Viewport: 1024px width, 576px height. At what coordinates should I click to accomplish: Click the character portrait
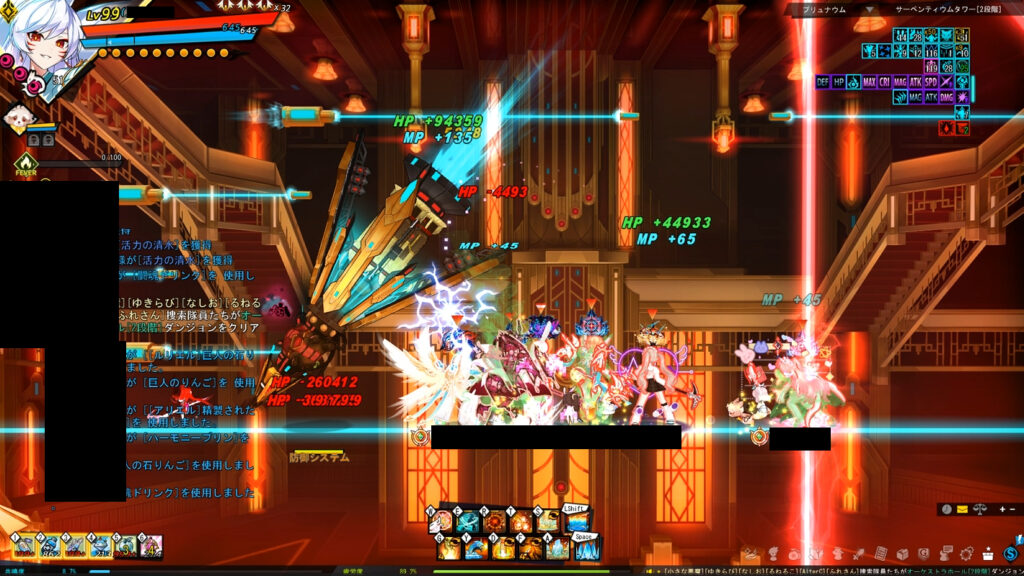pos(40,40)
